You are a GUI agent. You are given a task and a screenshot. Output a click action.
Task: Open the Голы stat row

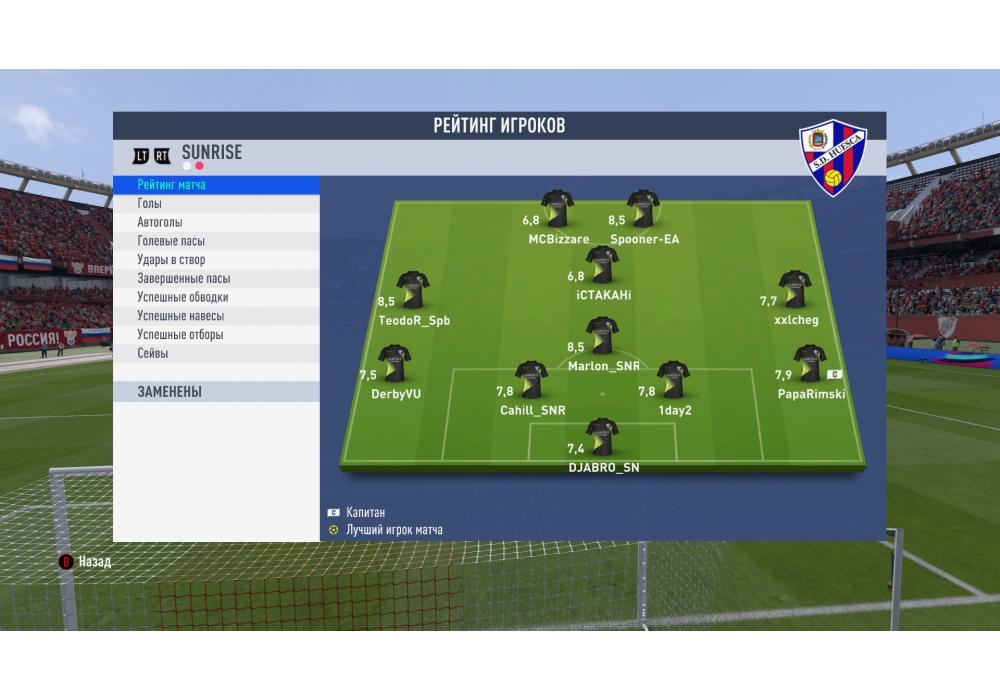[216, 204]
